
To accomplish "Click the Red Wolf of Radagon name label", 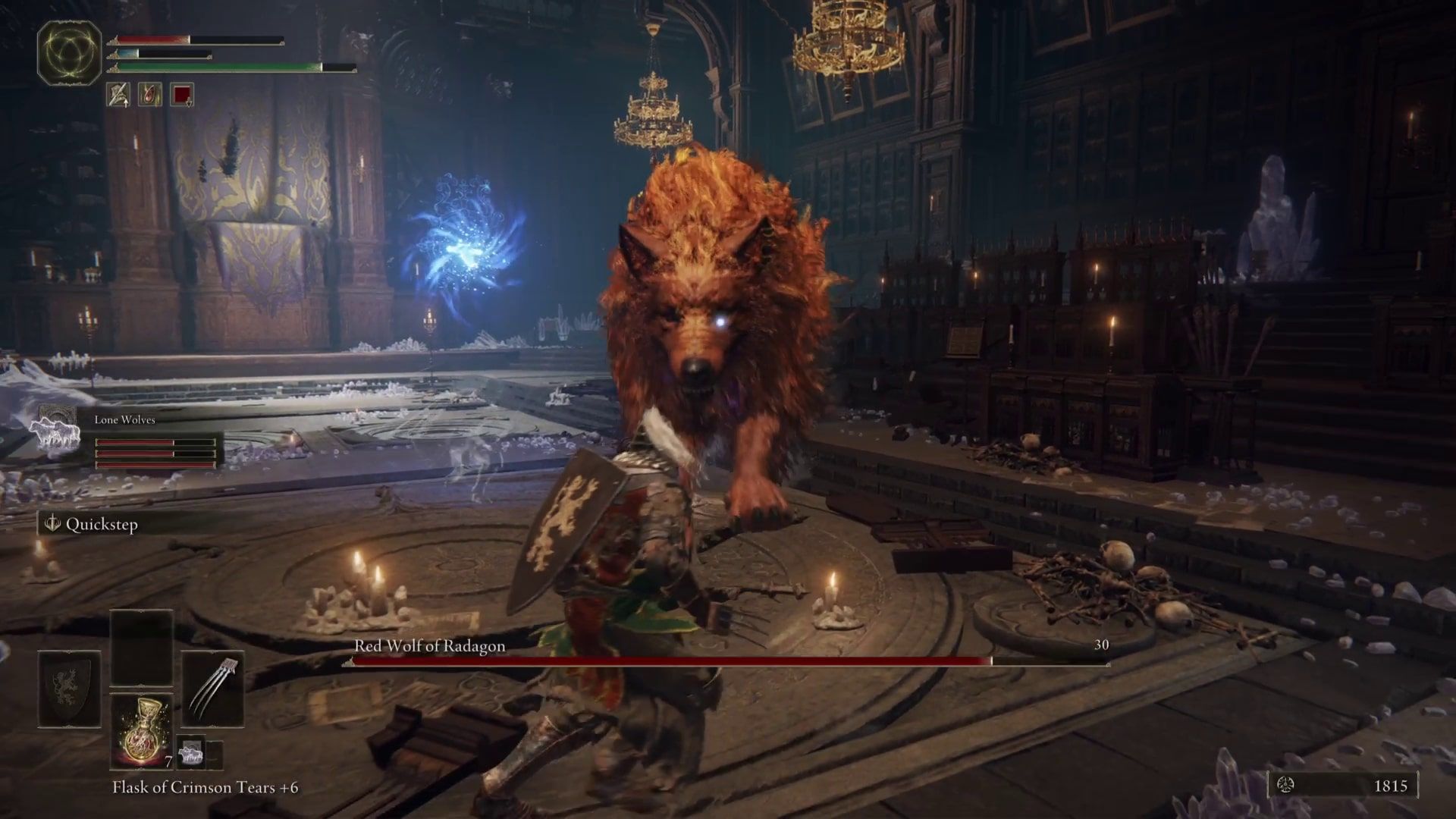I will click(x=428, y=647).
